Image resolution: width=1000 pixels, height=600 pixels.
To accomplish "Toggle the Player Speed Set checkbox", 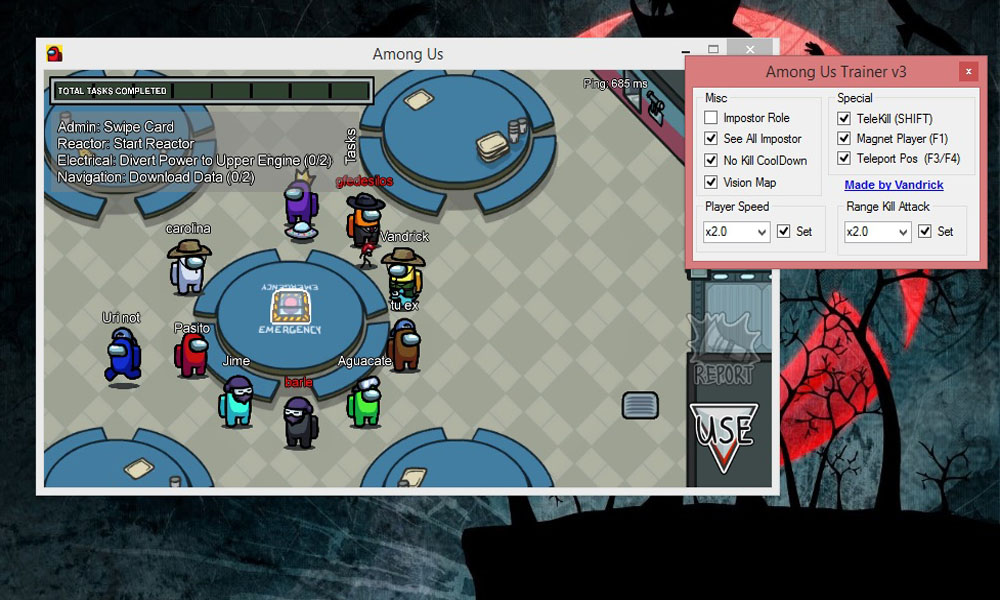I will tap(784, 232).
